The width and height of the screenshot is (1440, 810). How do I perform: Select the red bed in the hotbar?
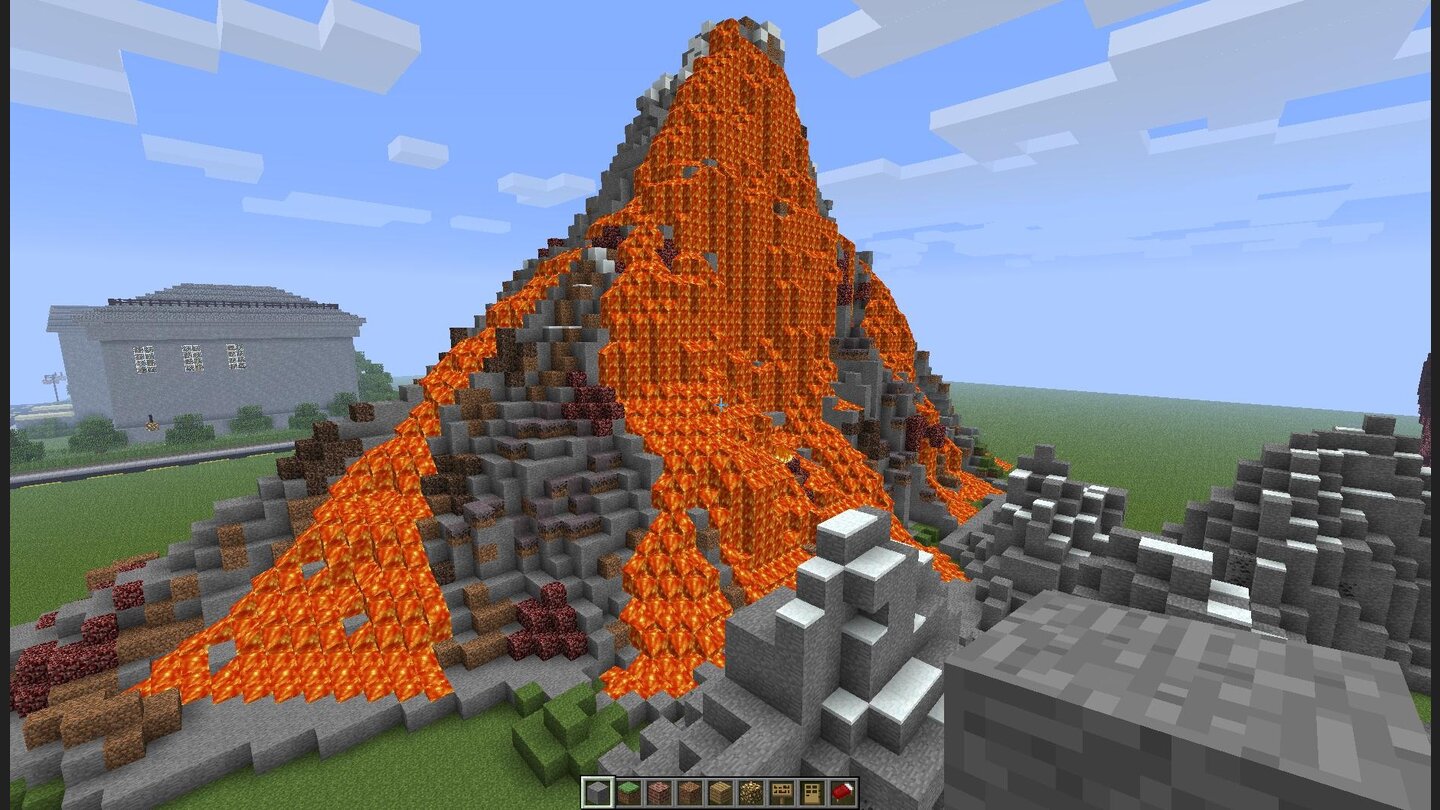coord(841,792)
